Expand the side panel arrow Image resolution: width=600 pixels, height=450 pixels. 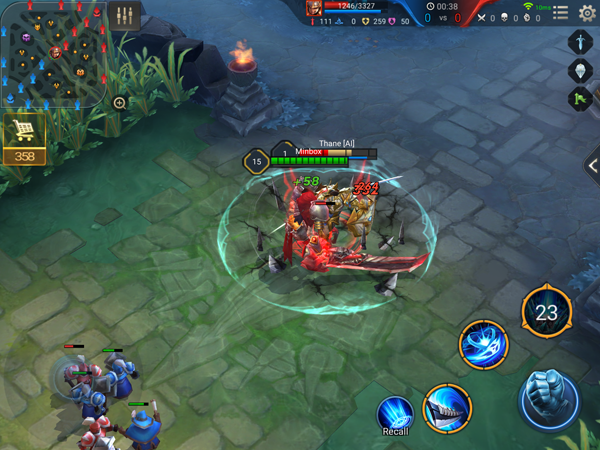click(592, 165)
